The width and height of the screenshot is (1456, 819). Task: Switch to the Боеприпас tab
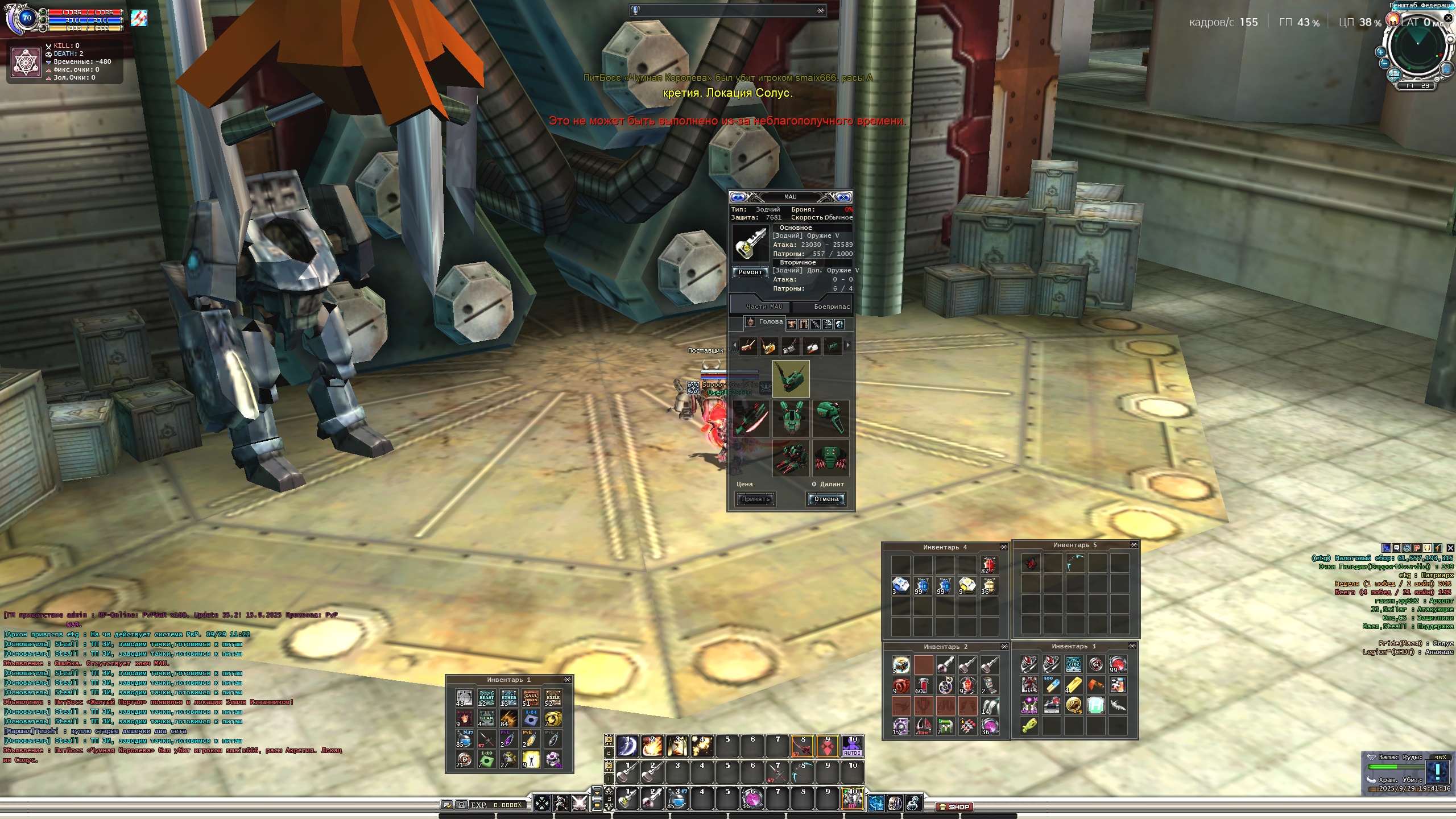832,307
